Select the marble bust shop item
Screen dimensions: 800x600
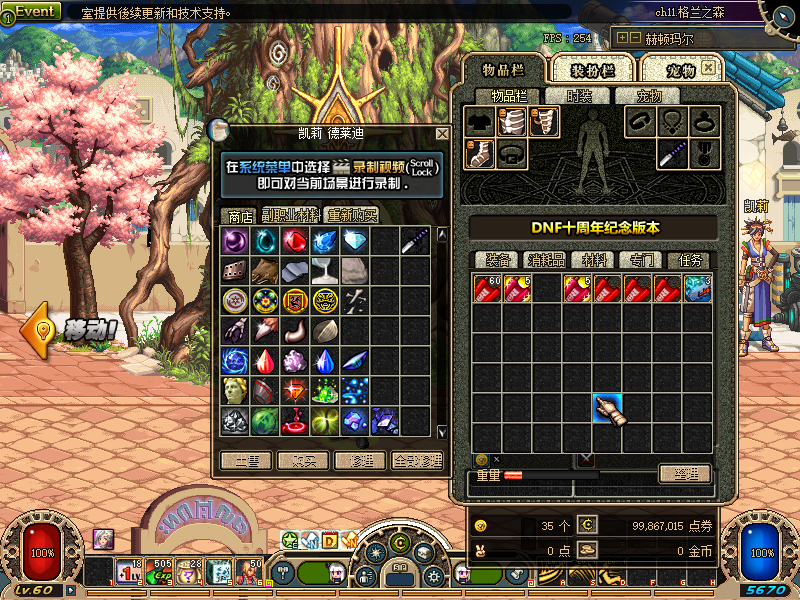point(235,389)
